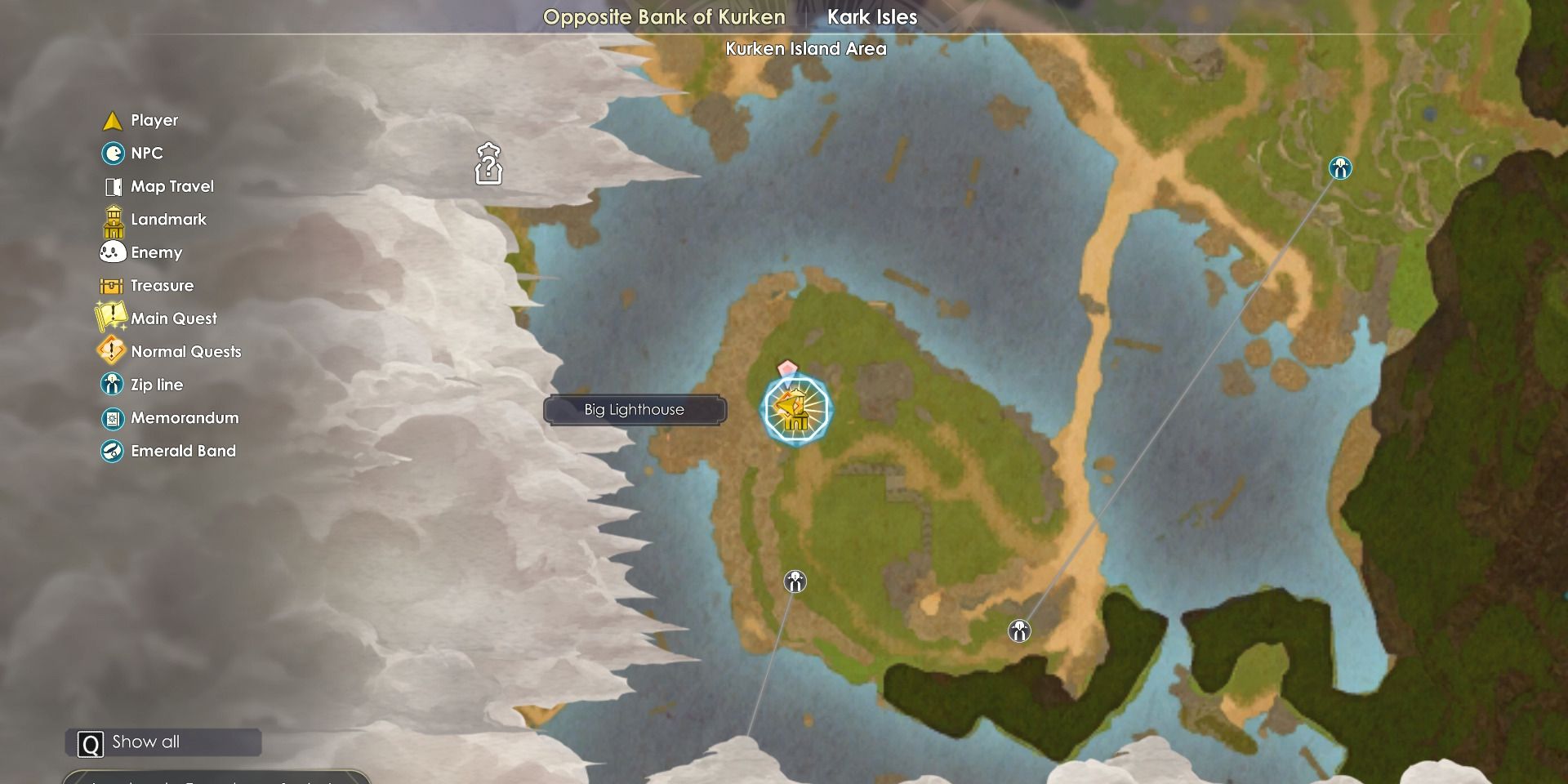Toggle the Emerald Band legend entry
The width and height of the screenshot is (1568, 784).
[112, 450]
